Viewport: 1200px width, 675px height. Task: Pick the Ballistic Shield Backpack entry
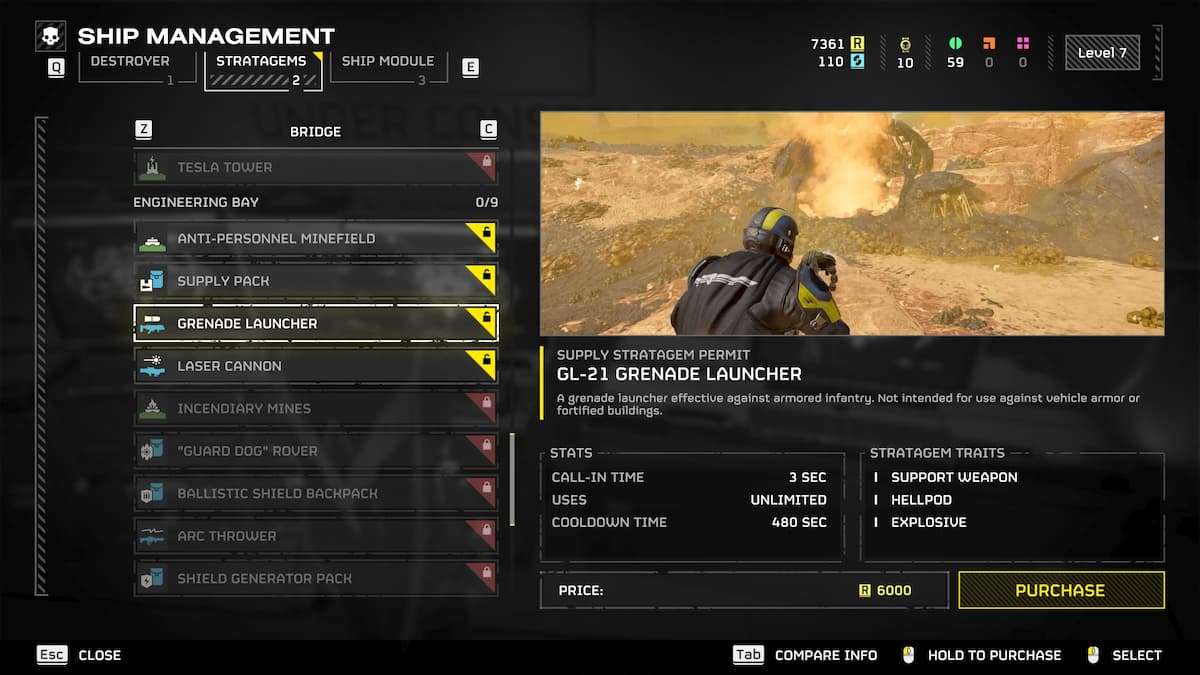(x=315, y=493)
